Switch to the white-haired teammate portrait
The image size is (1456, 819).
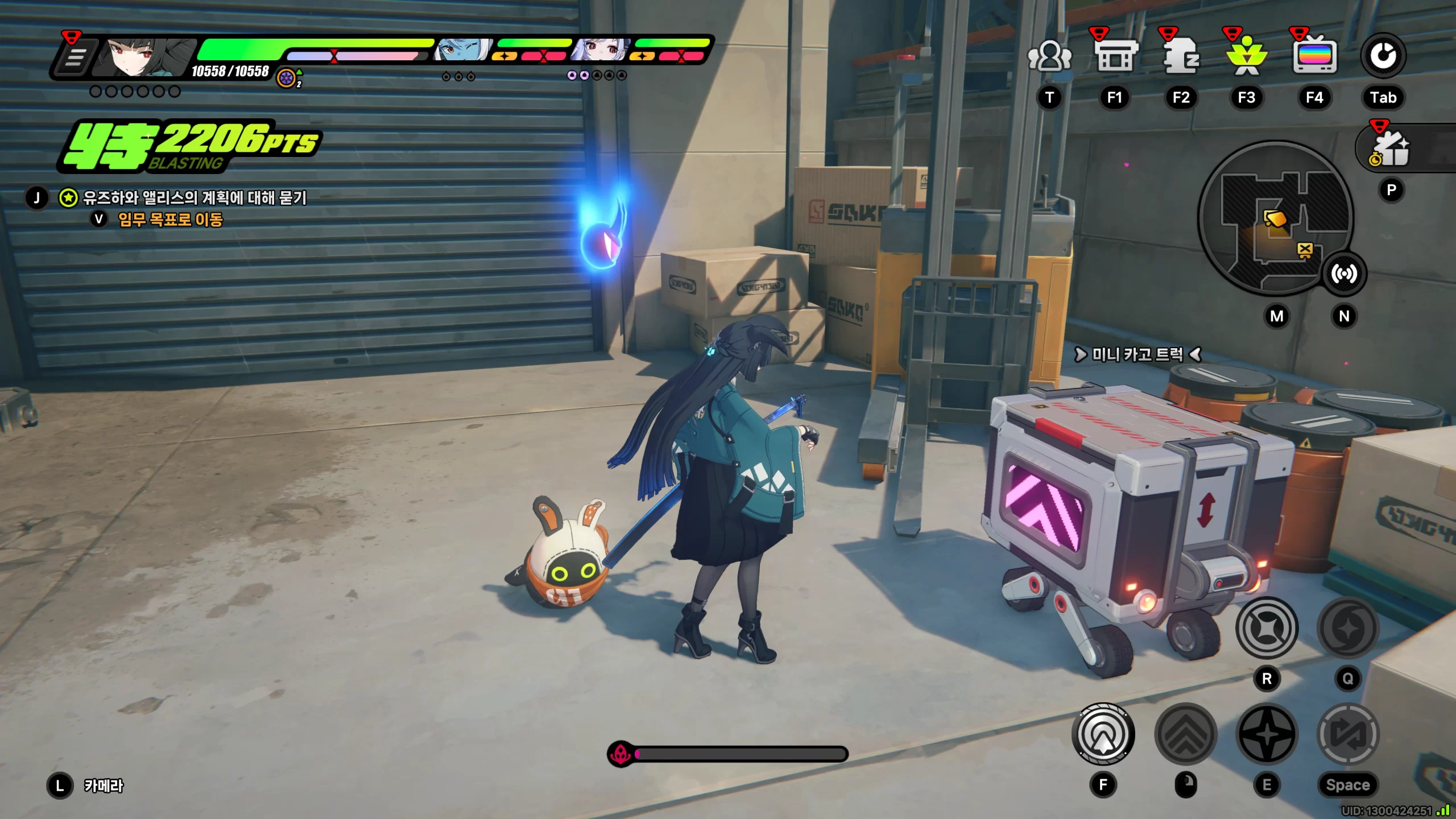(602, 50)
